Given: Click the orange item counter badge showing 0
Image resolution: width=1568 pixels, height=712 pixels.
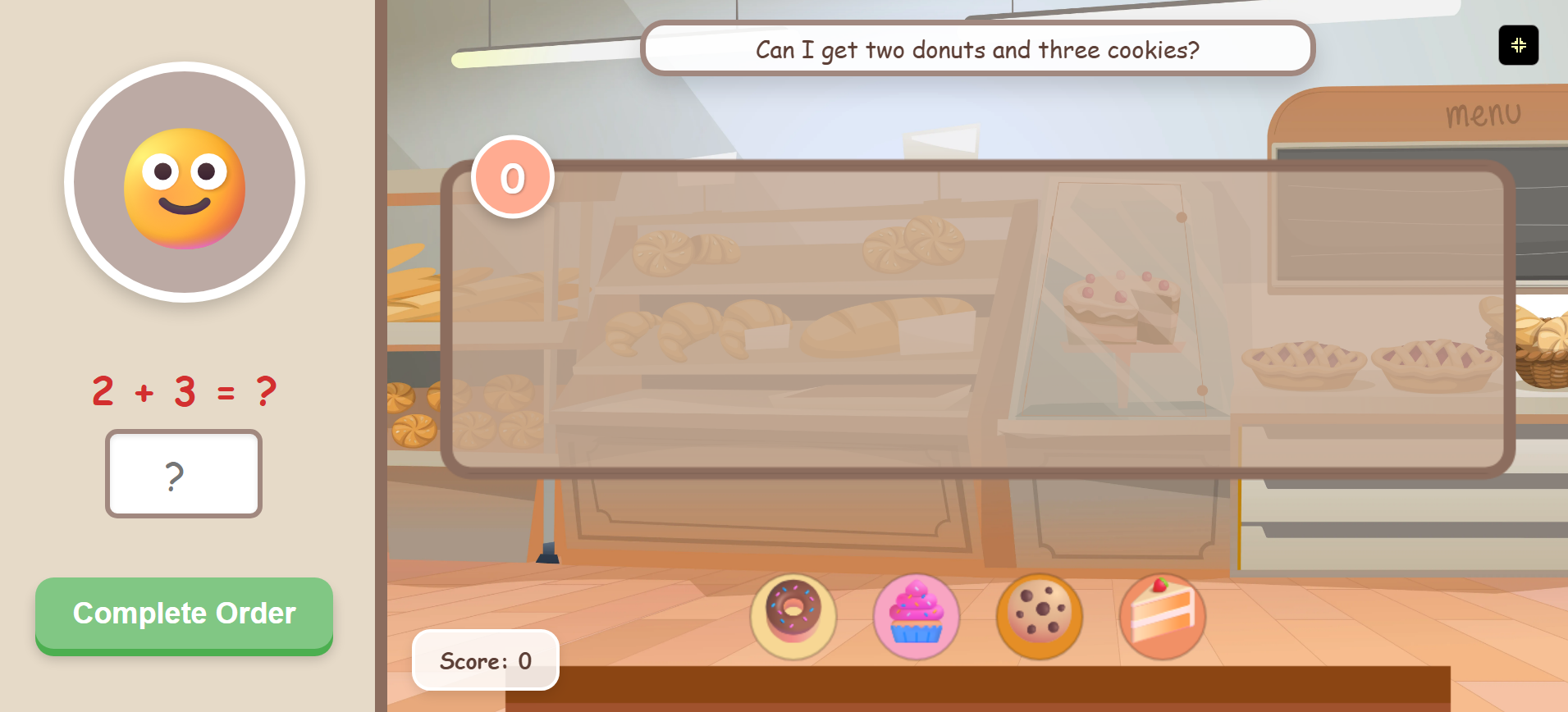Looking at the screenshot, I should point(512,177).
